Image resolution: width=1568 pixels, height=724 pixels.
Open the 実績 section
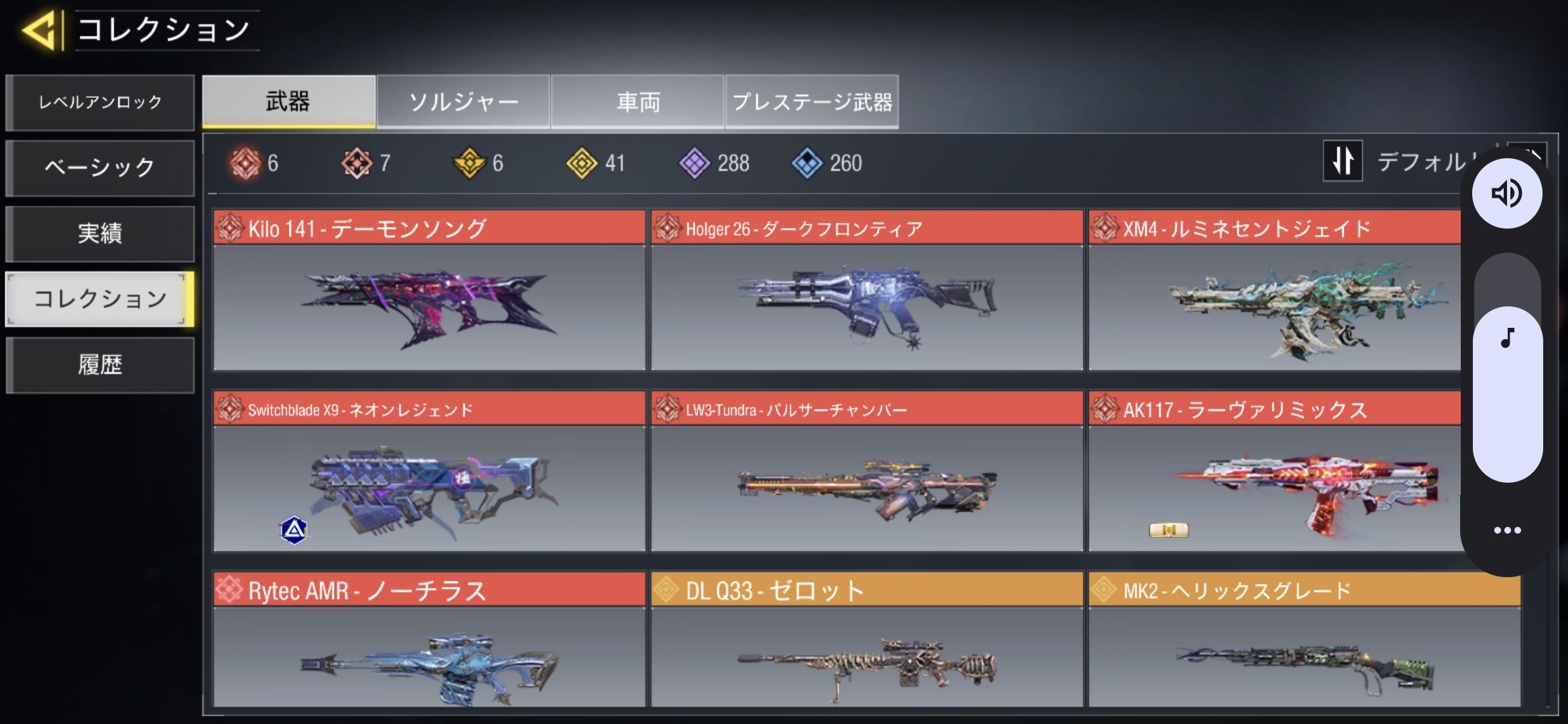click(100, 233)
